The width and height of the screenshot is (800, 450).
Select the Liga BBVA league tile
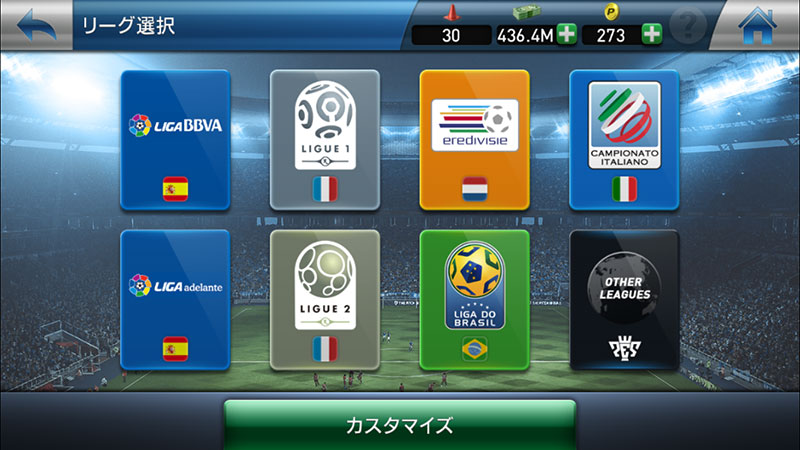[175, 140]
